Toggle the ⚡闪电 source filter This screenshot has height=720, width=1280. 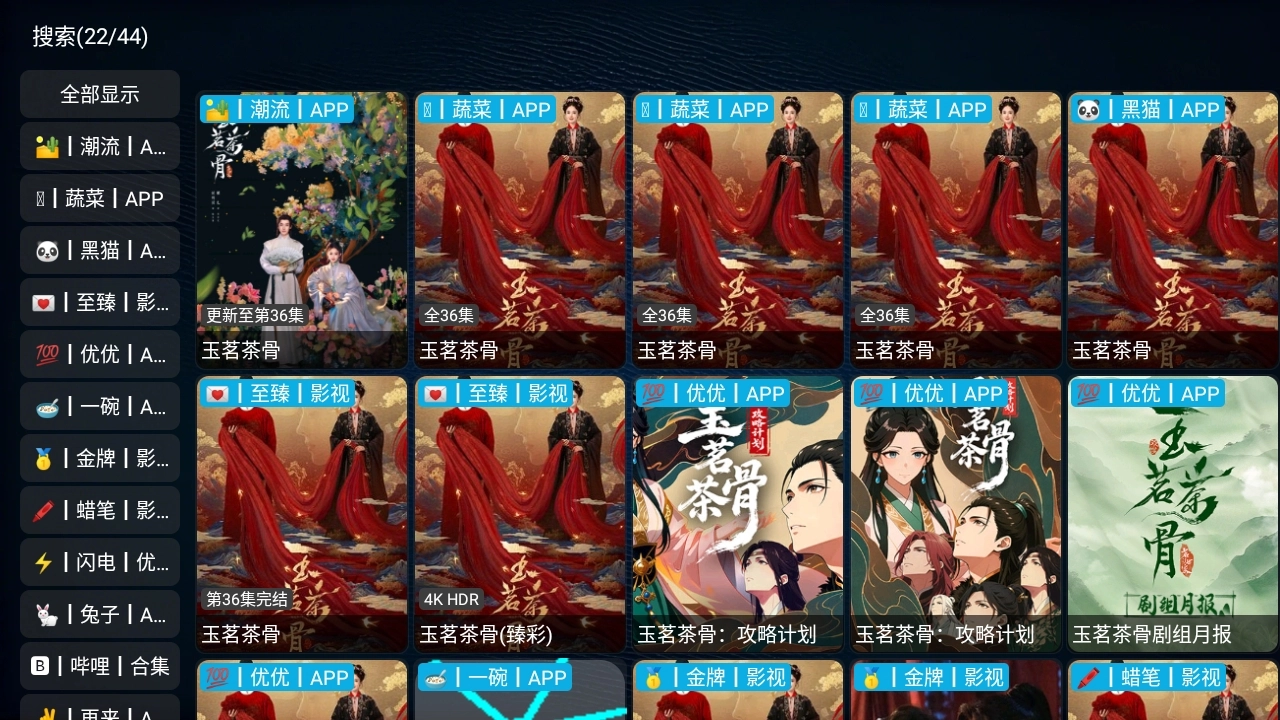[99, 562]
